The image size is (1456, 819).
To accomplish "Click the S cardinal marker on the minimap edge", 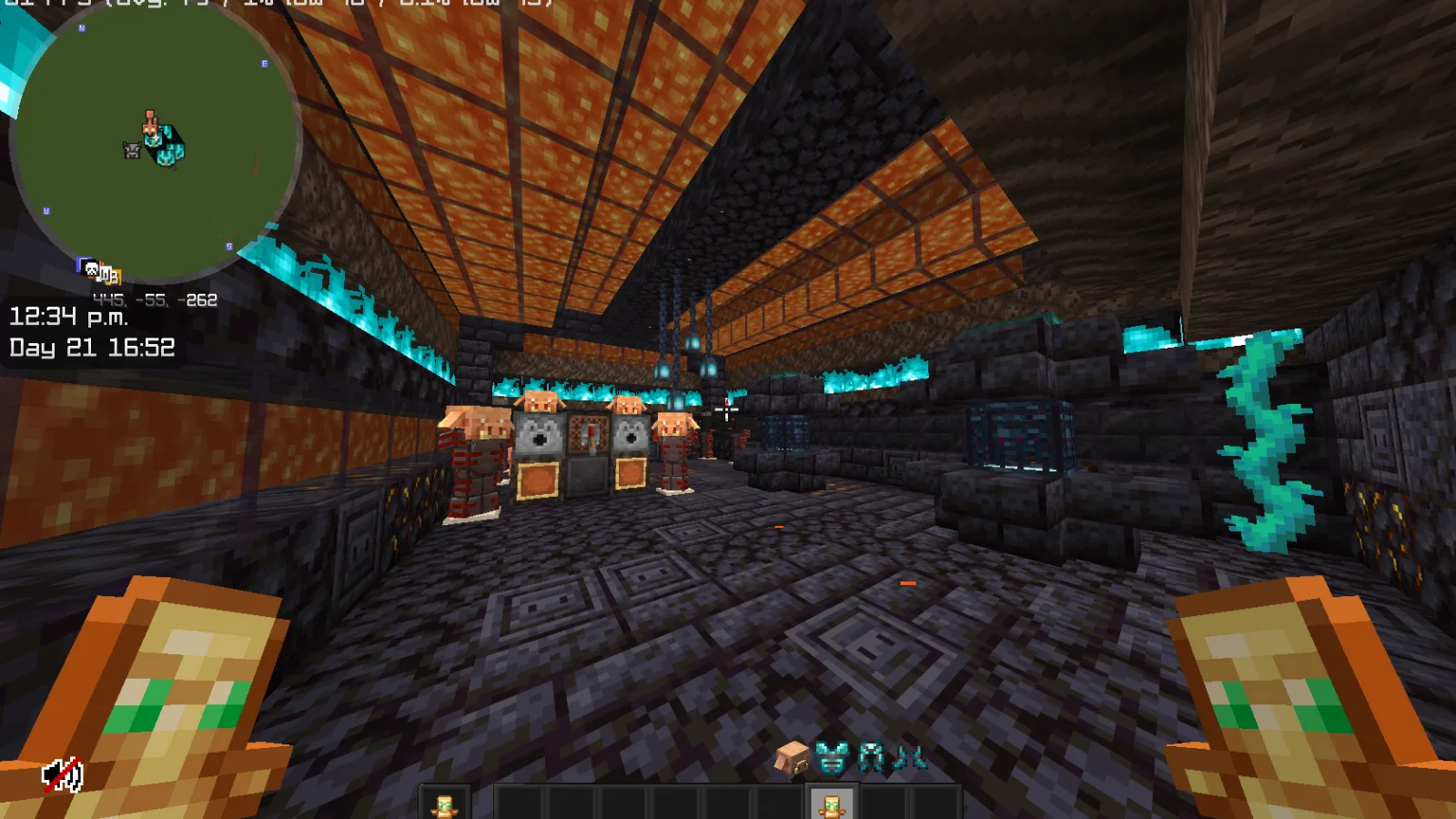I will pyautogui.click(x=229, y=245).
